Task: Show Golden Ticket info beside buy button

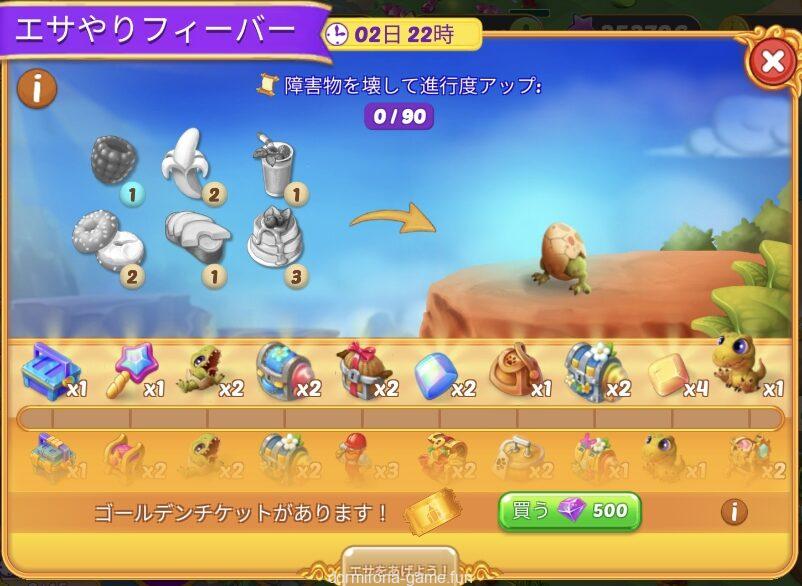Action: coord(733,512)
